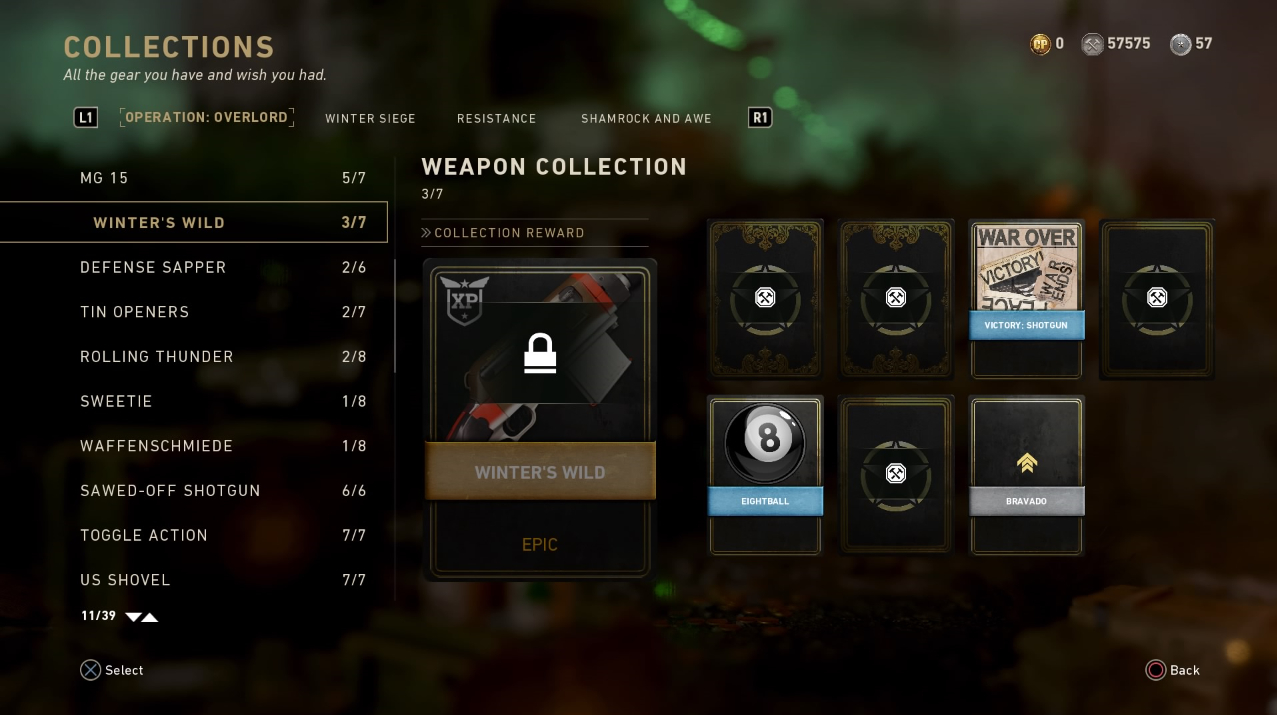Viewport: 1277px width, 715px height.
Task: Select the Bravado card
Action: click(x=1026, y=474)
